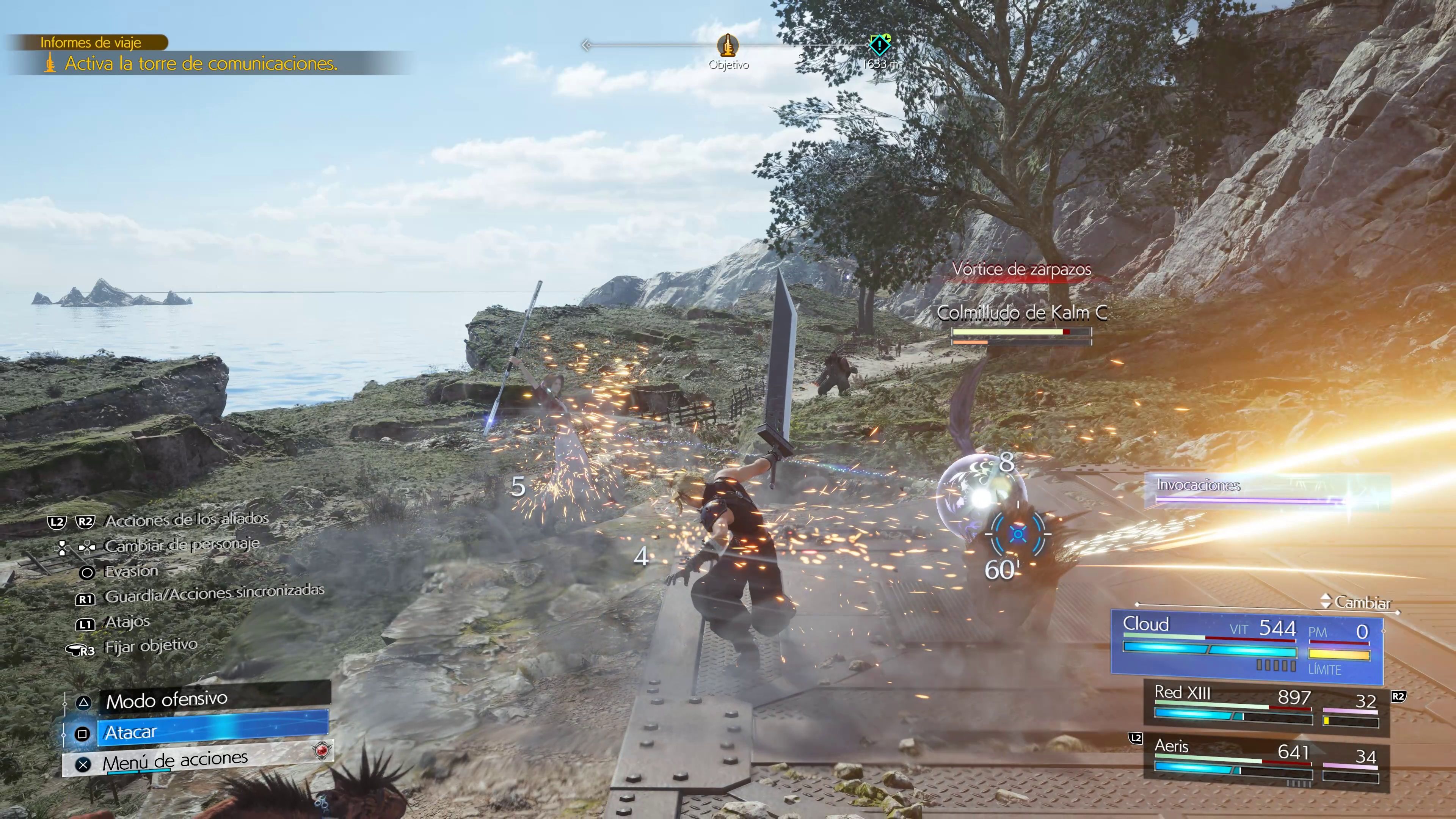Click the blue lock-on target reticle
Screen dimensions: 1456x819
point(1018,533)
